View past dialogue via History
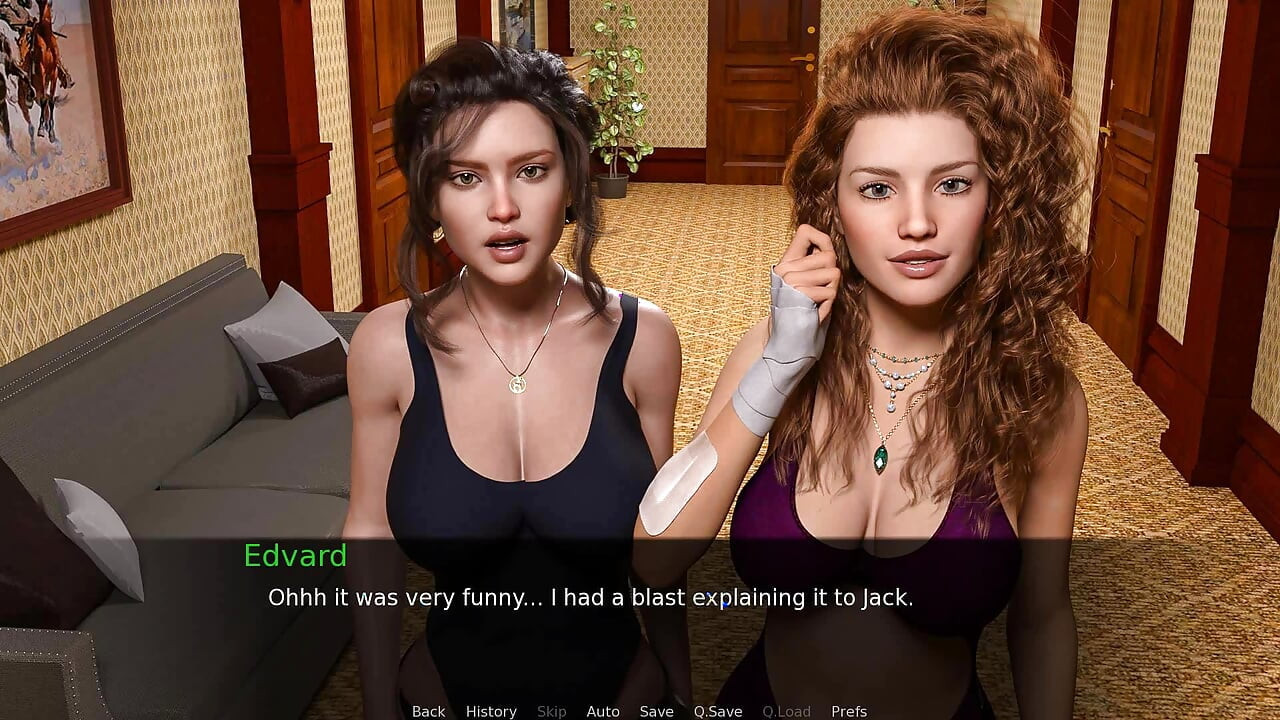The width and height of the screenshot is (1280, 720). [491, 711]
